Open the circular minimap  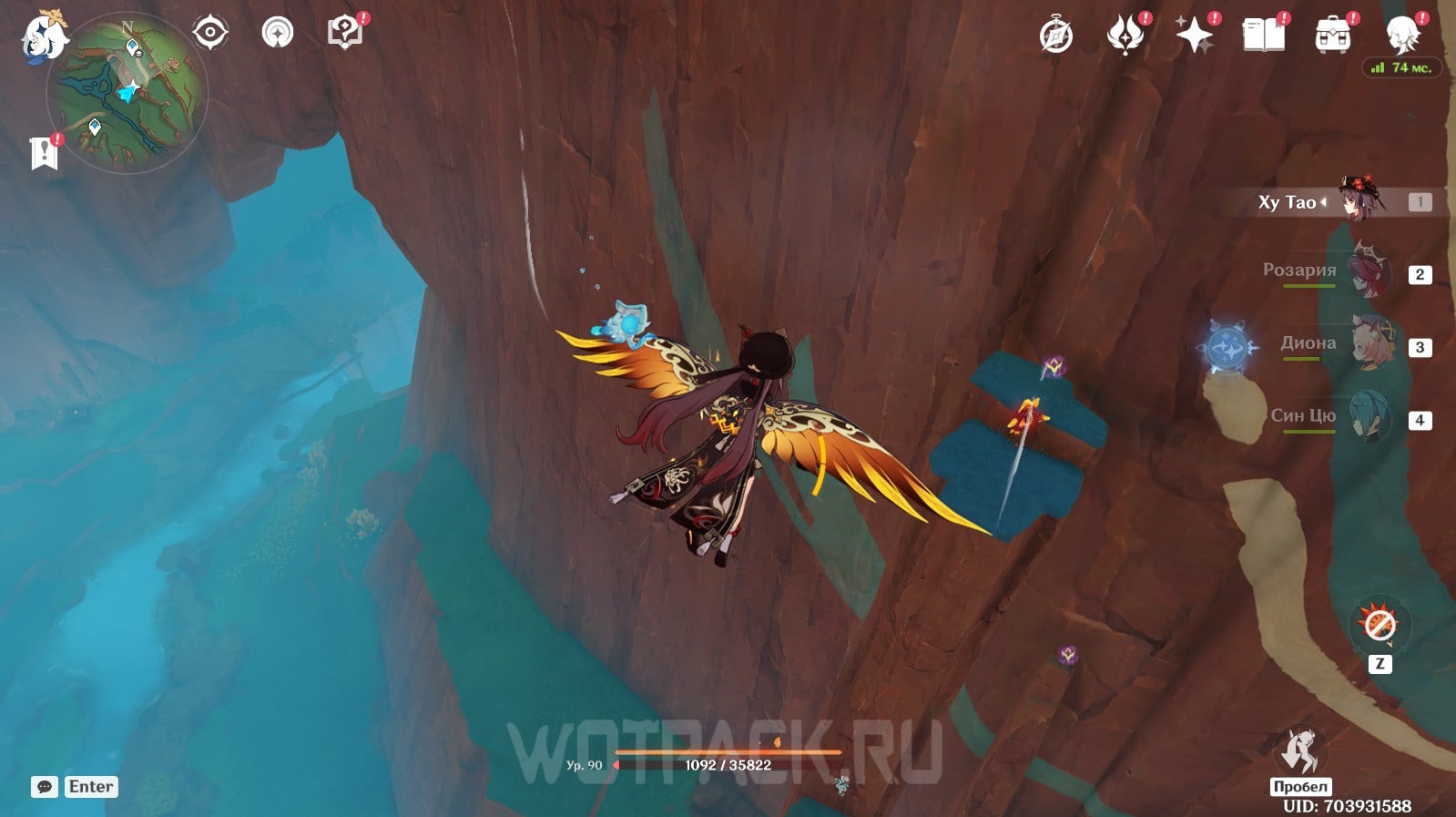pyautogui.click(x=127, y=93)
